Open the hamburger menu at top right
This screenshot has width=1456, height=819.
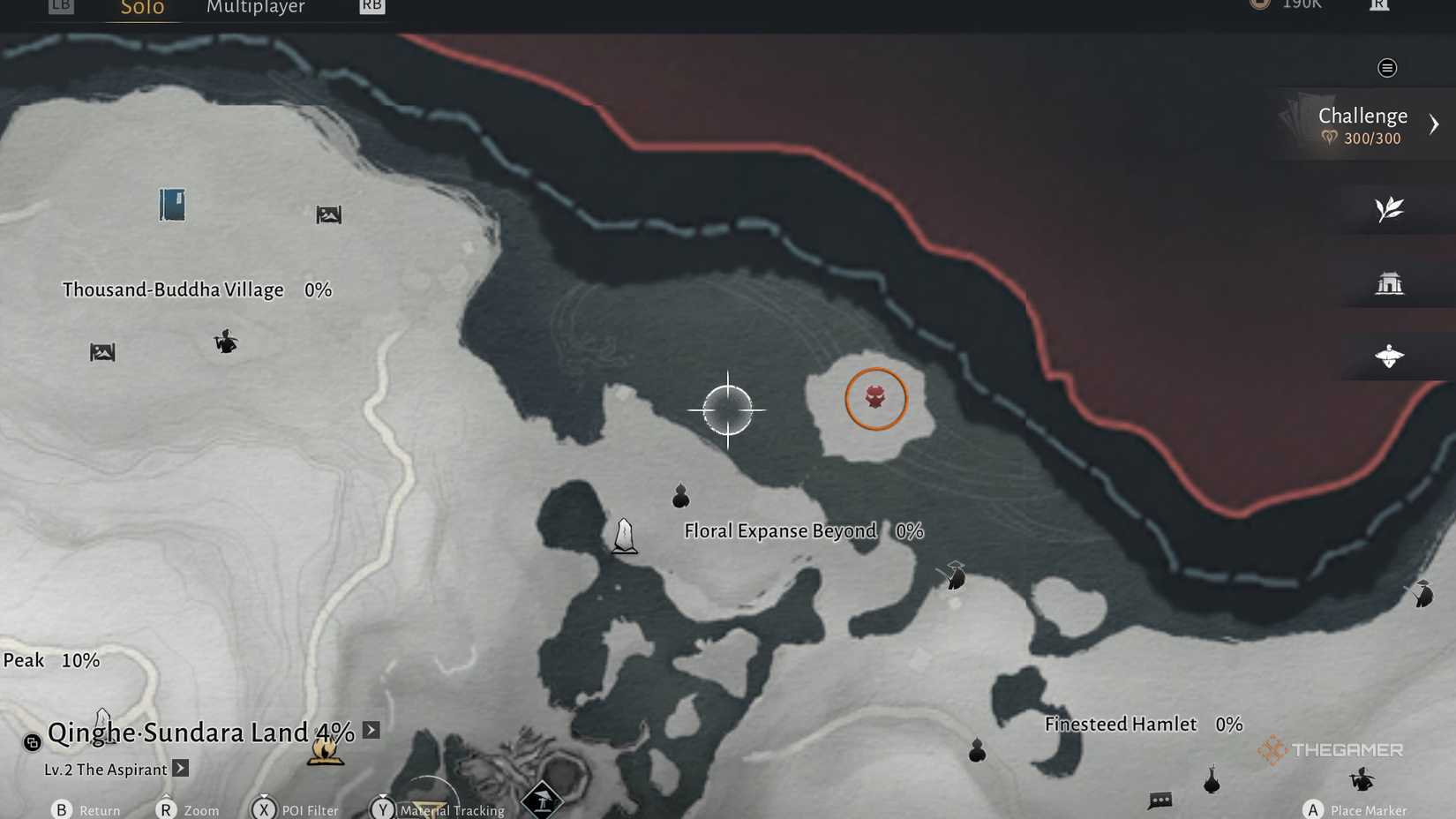click(x=1387, y=67)
